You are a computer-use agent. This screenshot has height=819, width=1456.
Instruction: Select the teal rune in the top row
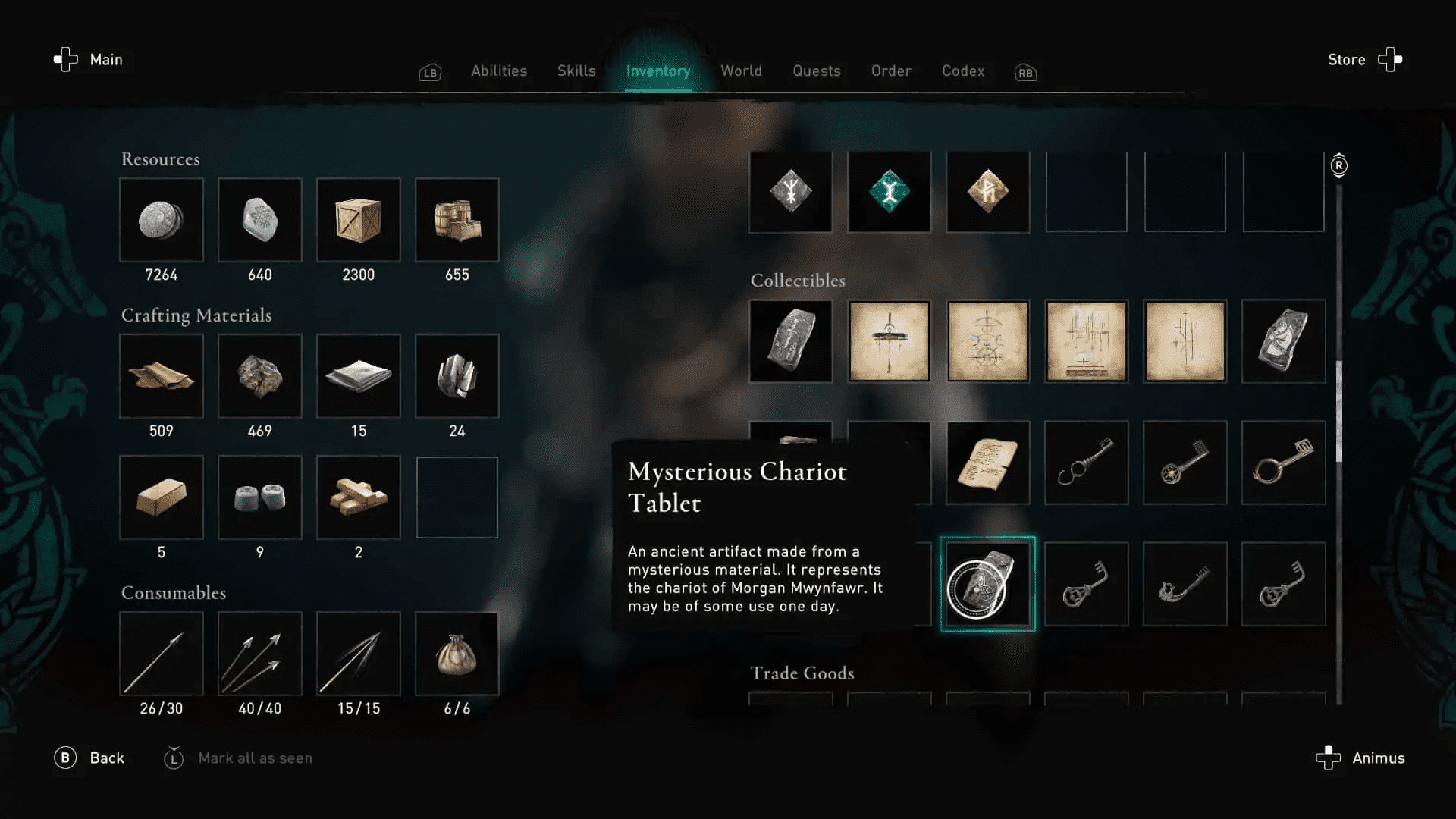pyautogui.click(x=889, y=192)
